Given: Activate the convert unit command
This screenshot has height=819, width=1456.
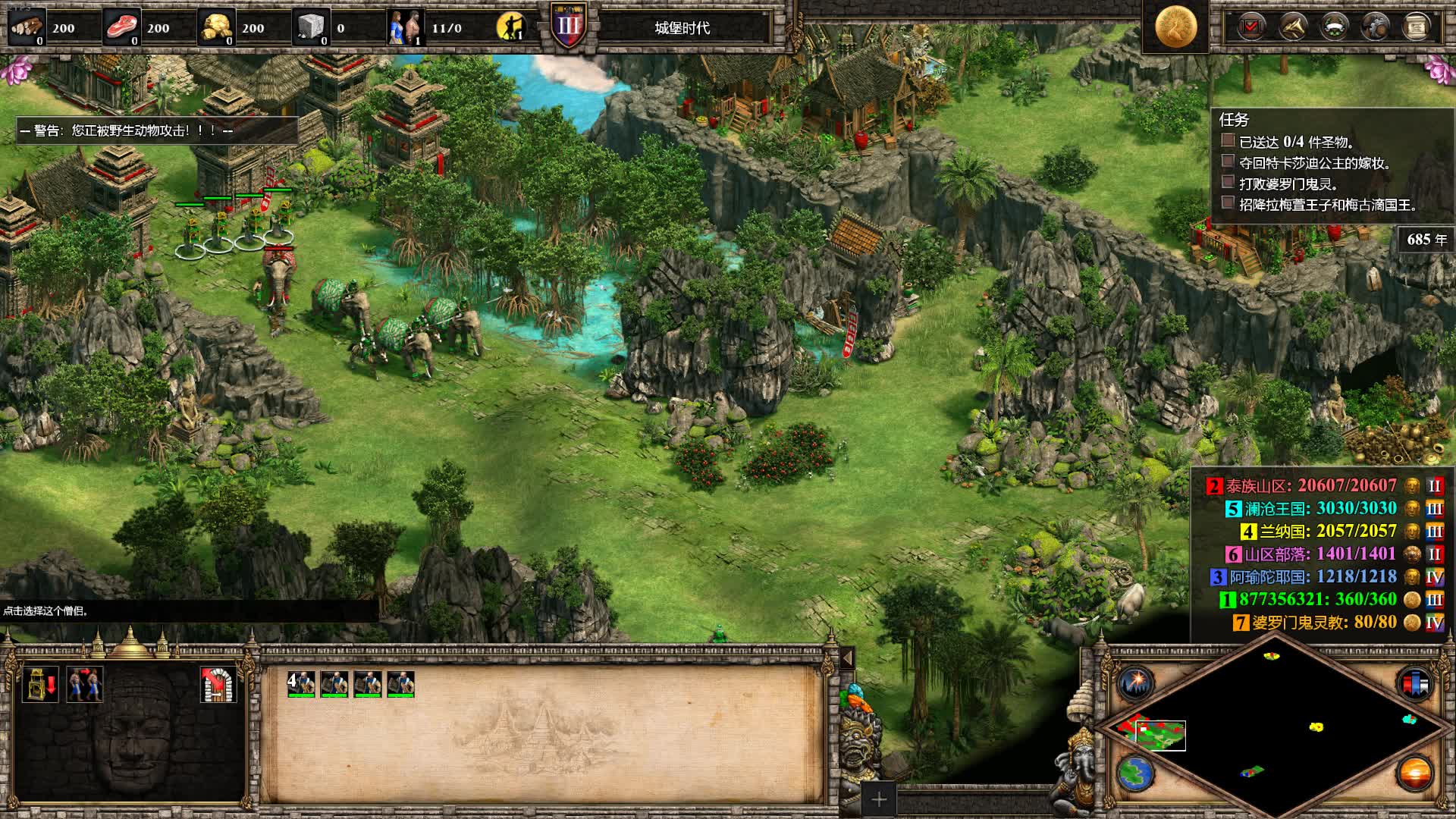Looking at the screenshot, I should [85, 684].
